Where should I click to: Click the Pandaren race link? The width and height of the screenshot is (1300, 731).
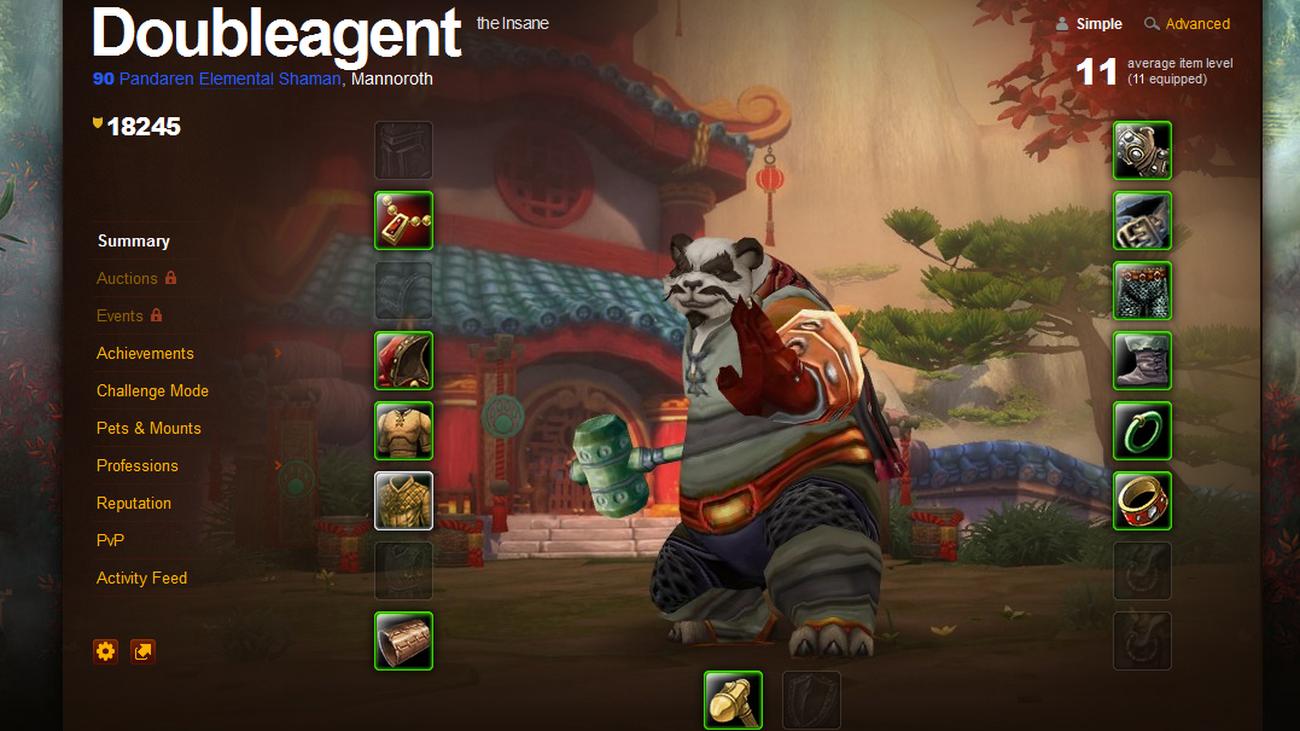click(156, 78)
